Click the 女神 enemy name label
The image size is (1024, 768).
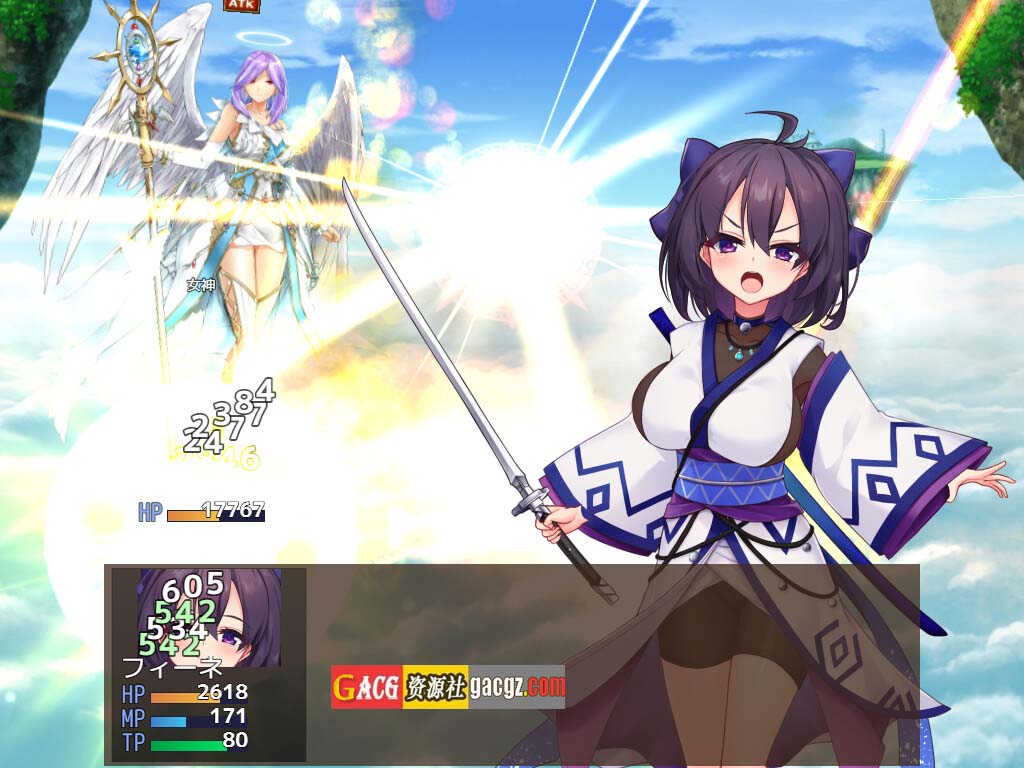click(200, 285)
